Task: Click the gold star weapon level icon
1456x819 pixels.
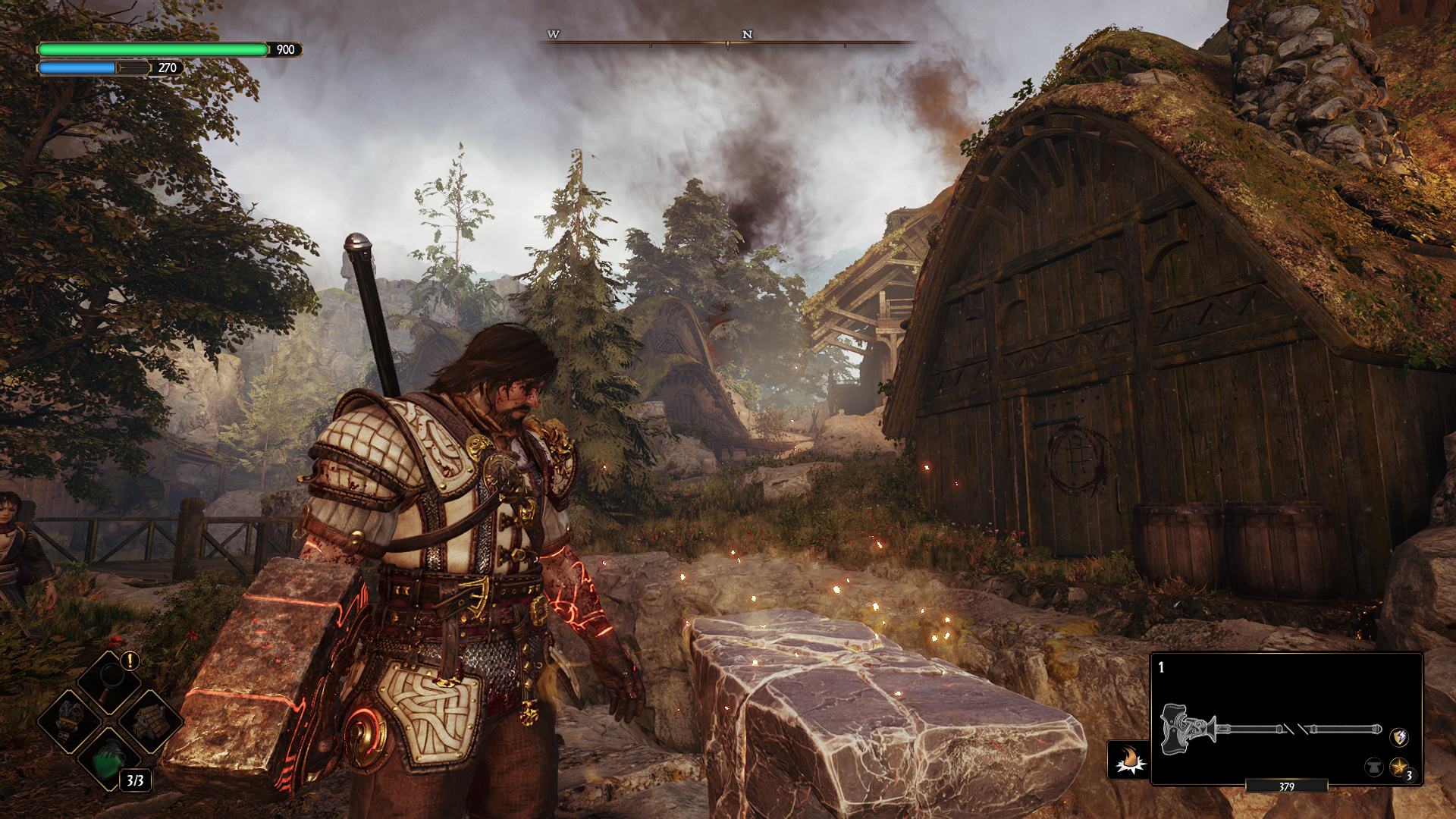Action: coord(1398,767)
